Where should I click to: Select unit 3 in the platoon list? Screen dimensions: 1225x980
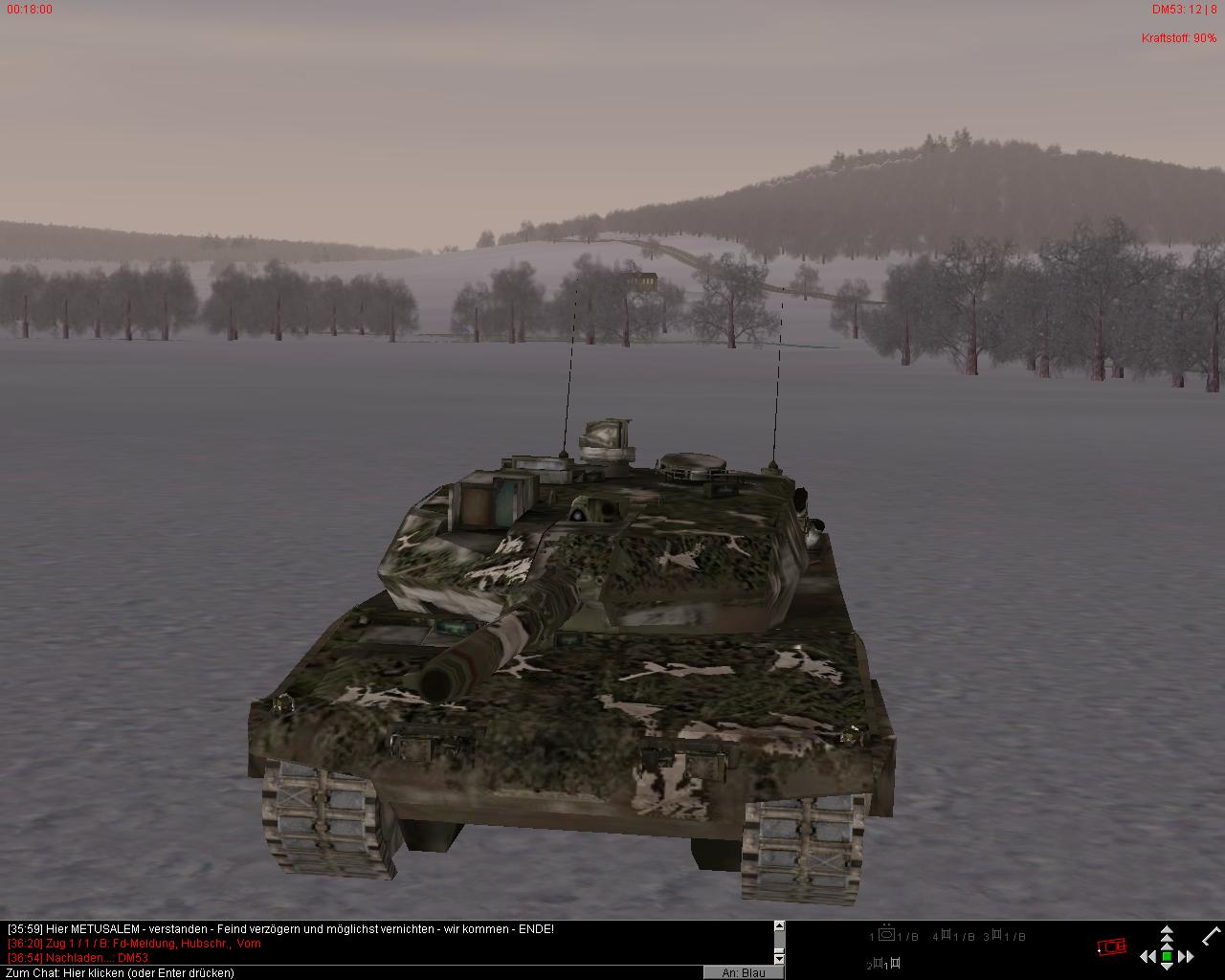(996, 935)
